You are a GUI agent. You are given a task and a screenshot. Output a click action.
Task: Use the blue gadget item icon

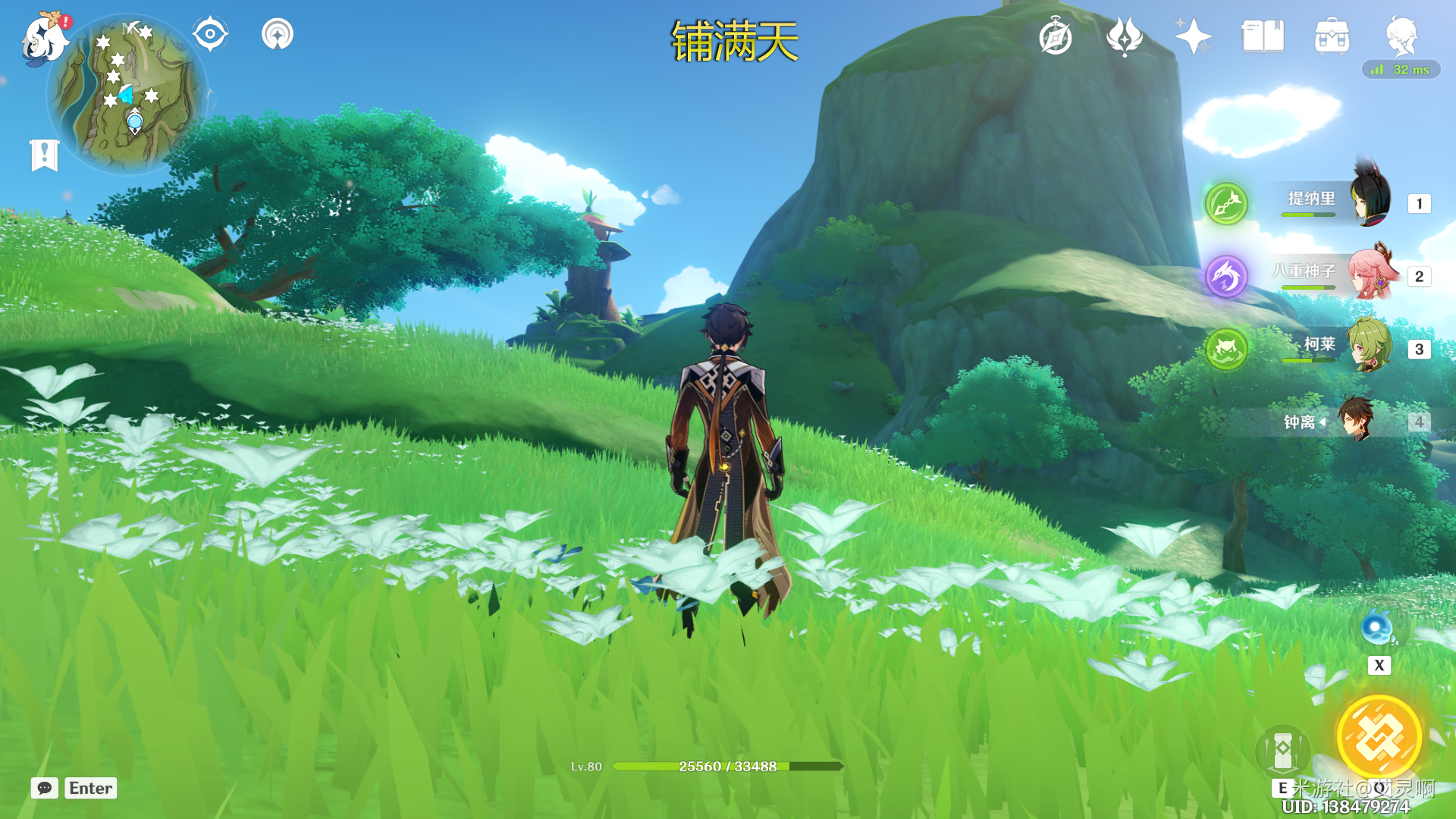1376,629
